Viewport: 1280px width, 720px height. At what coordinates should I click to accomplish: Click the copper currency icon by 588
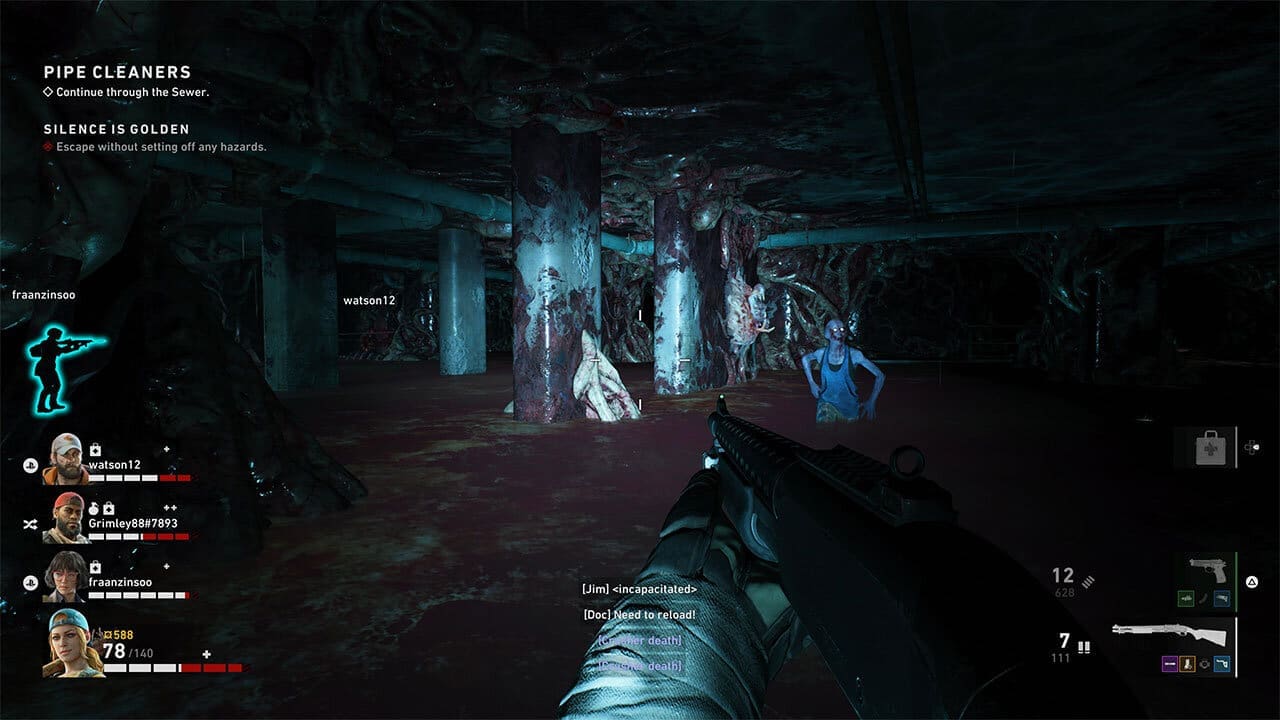pos(110,634)
